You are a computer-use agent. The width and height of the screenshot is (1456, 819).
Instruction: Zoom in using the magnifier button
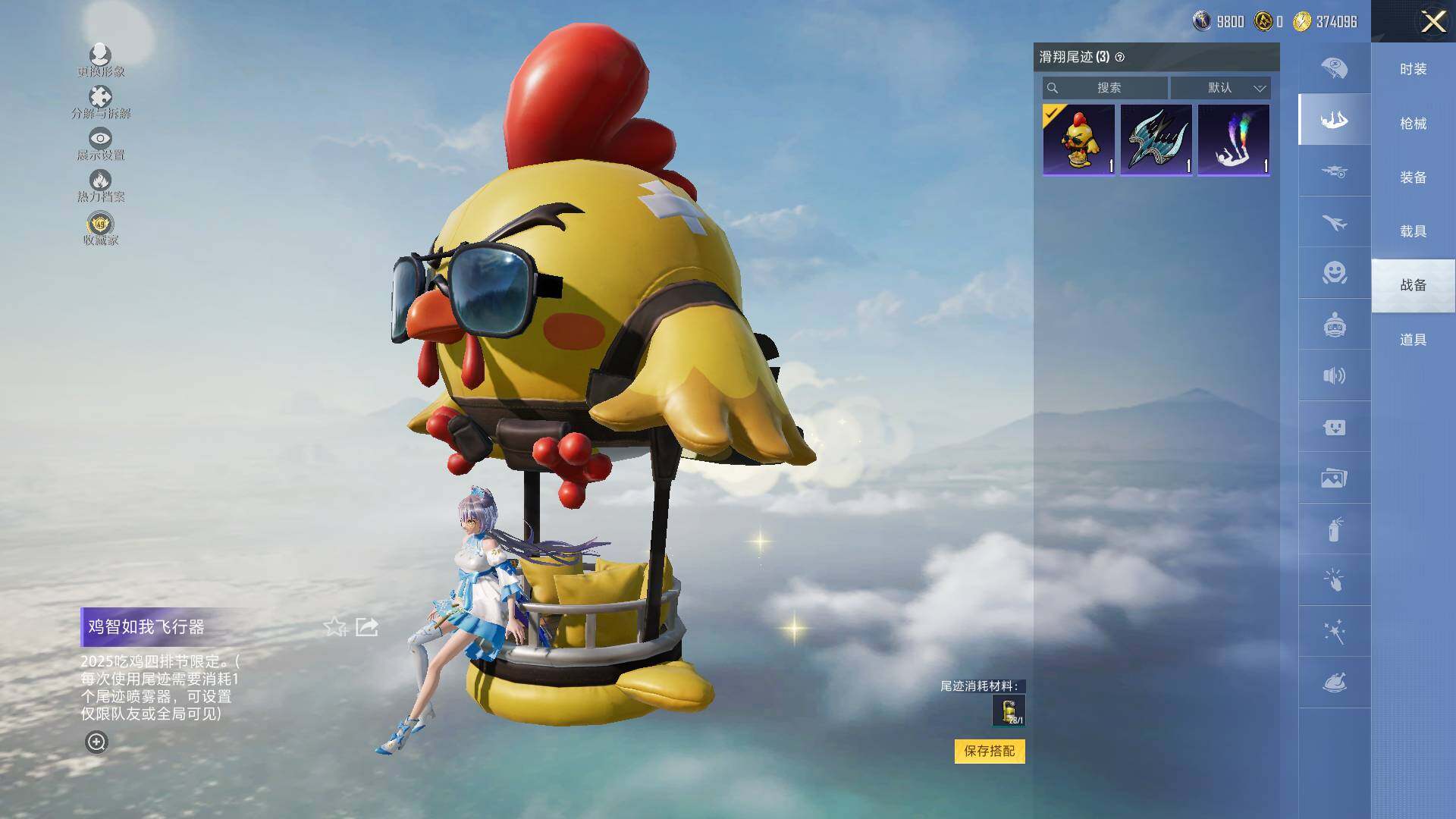96,742
